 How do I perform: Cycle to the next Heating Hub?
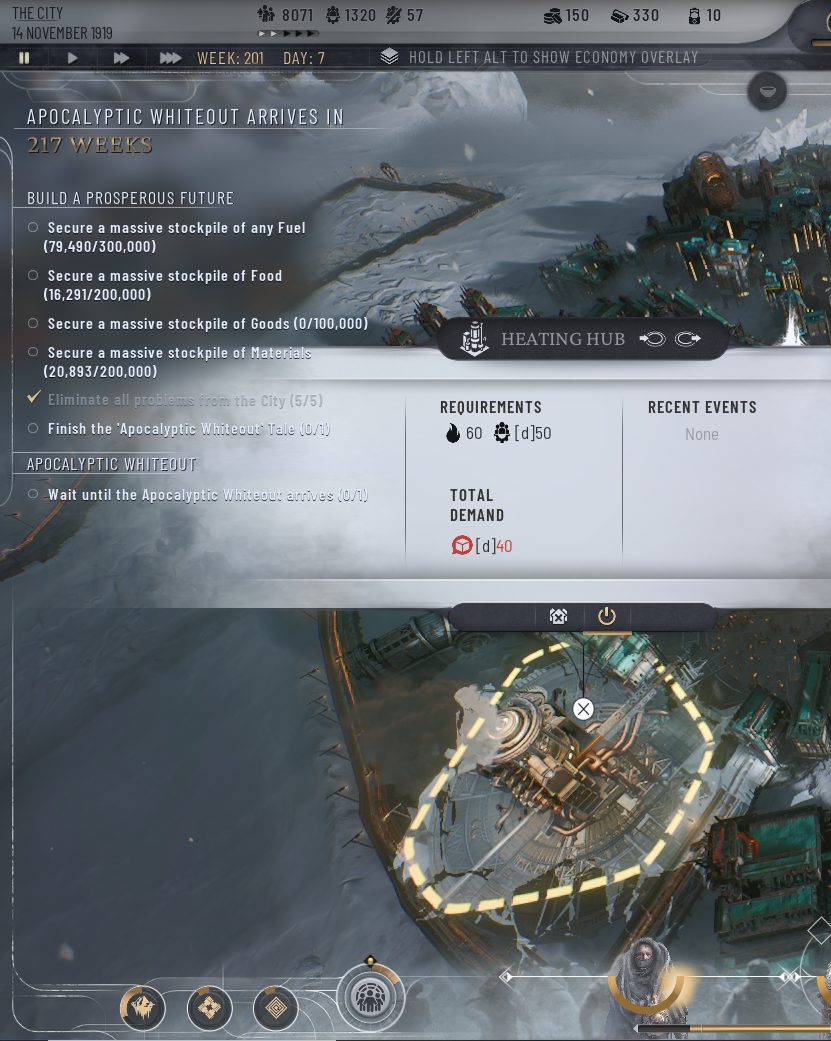tap(687, 339)
